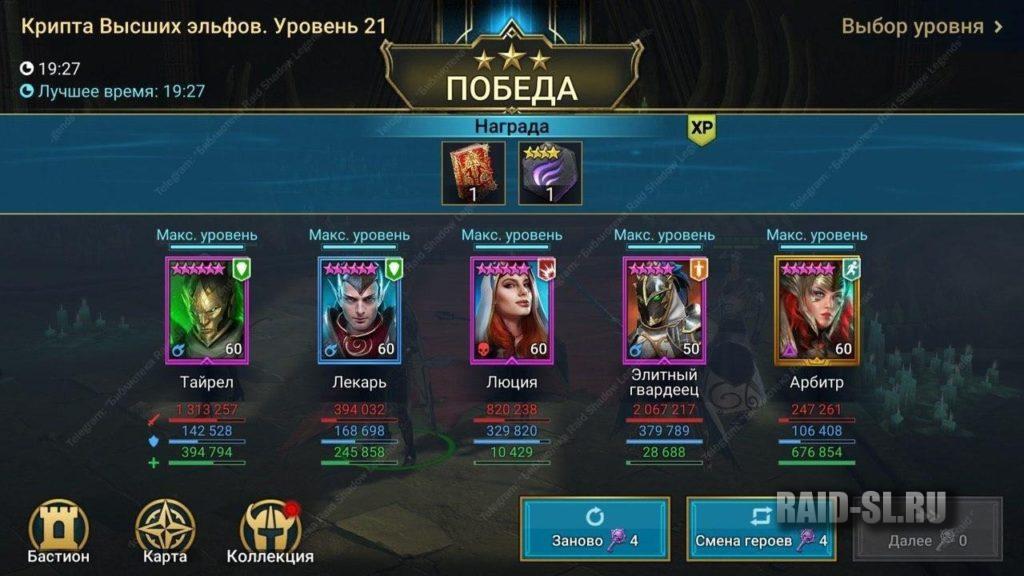Select the Арбитр hero portrait
The height and width of the screenshot is (576, 1024).
[817, 309]
